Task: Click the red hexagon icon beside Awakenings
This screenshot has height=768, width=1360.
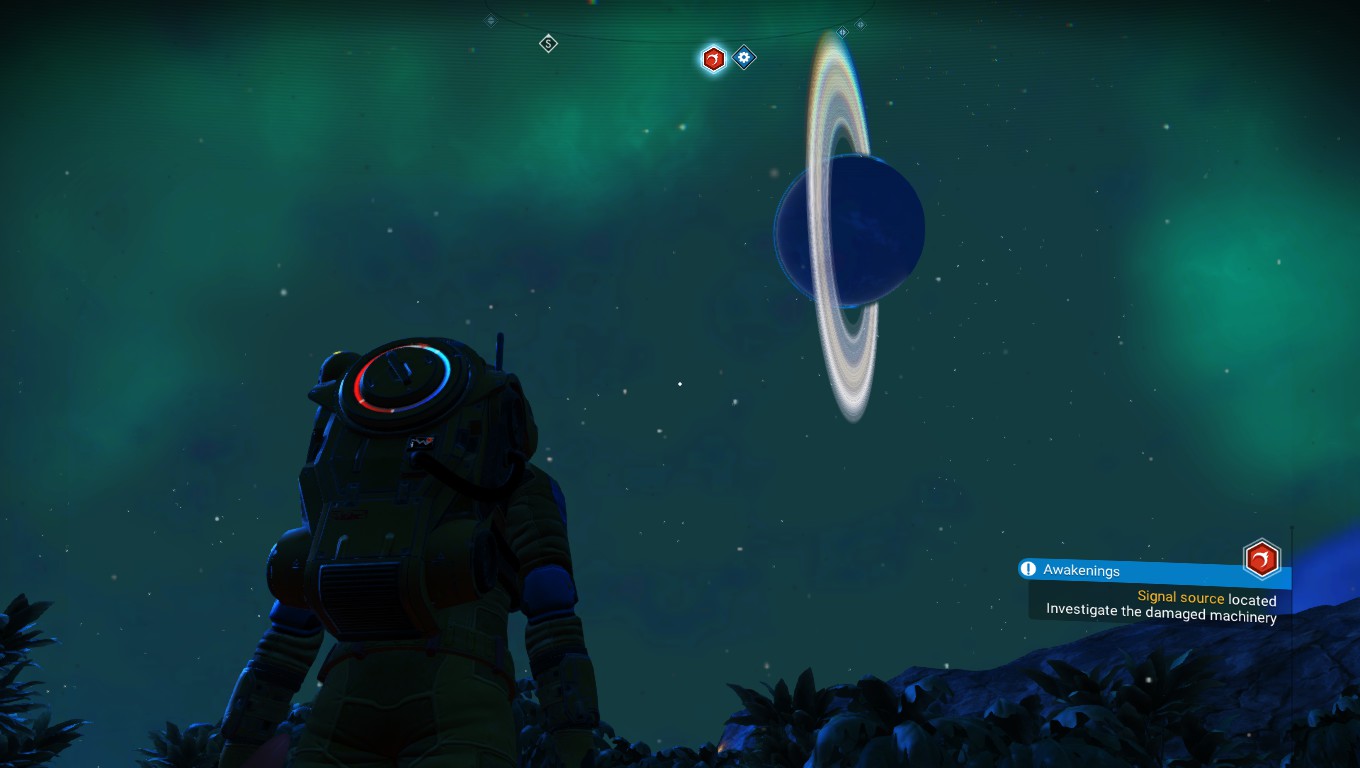Action: point(1261,559)
